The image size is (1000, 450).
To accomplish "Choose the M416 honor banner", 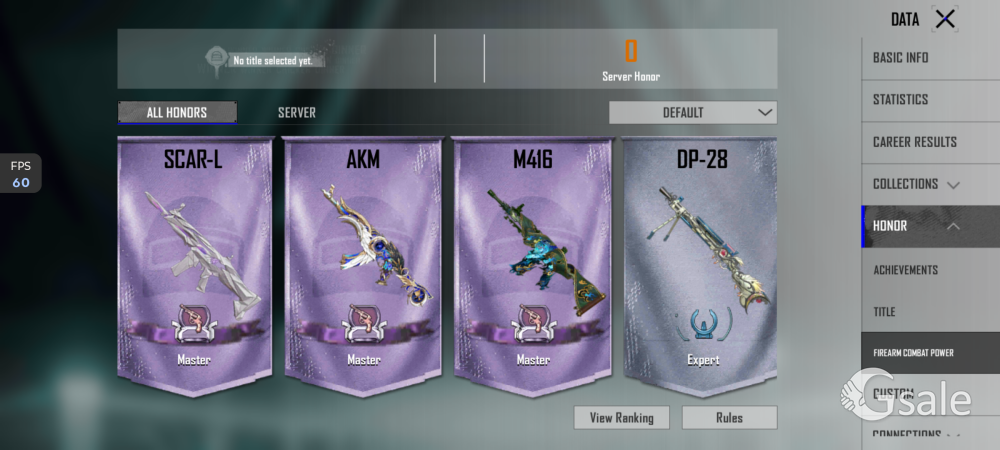I will 533,265.
